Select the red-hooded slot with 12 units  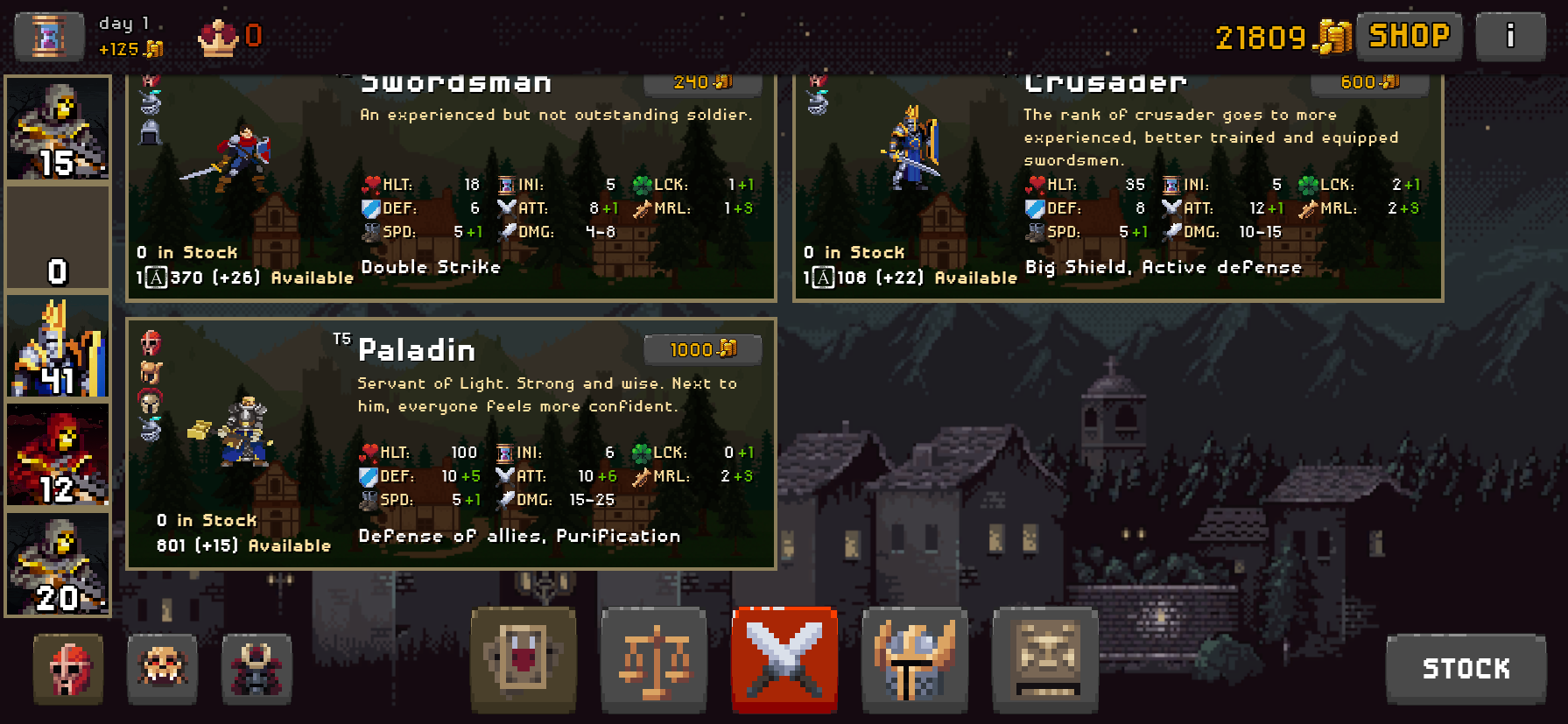coord(58,455)
